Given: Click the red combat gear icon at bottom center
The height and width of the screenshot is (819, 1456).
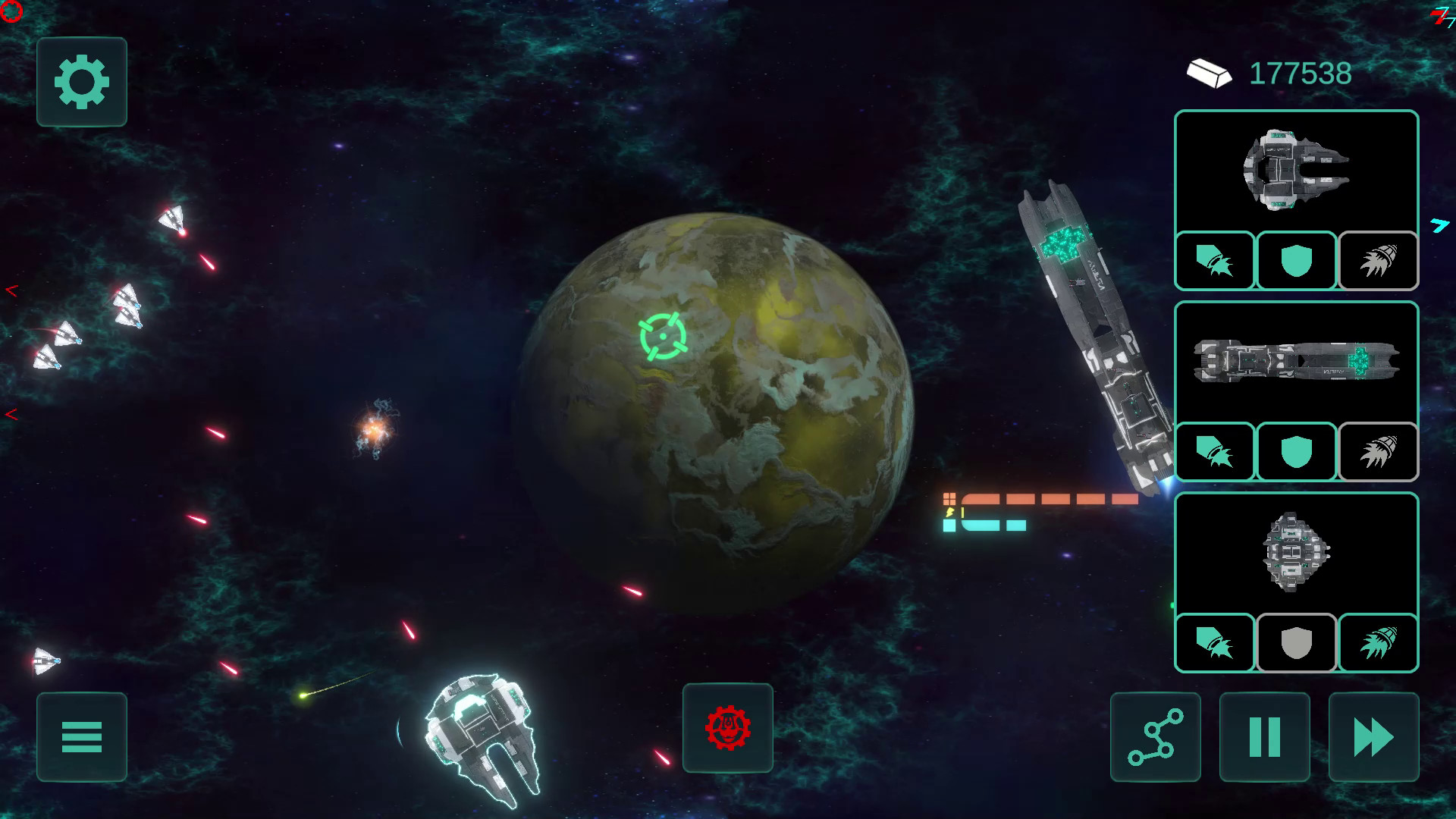Looking at the screenshot, I should click(x=727, y=729).
